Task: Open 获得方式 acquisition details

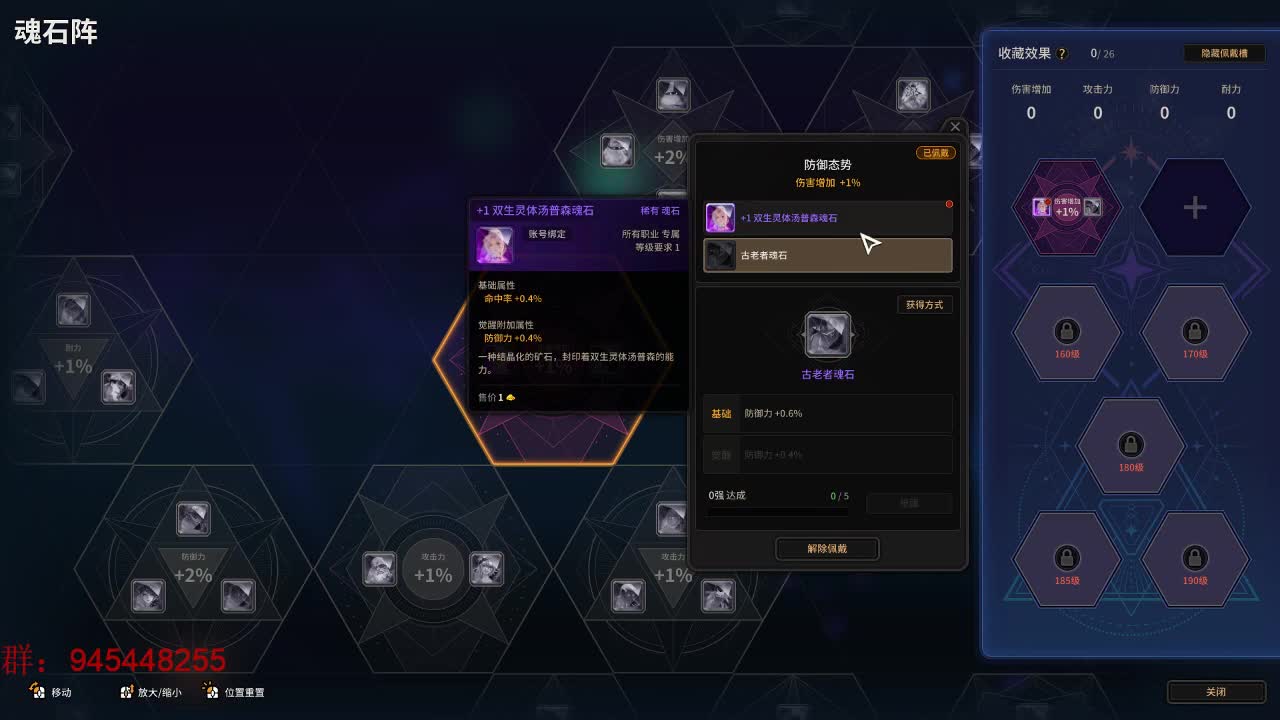Action: (x=923, y=305)
